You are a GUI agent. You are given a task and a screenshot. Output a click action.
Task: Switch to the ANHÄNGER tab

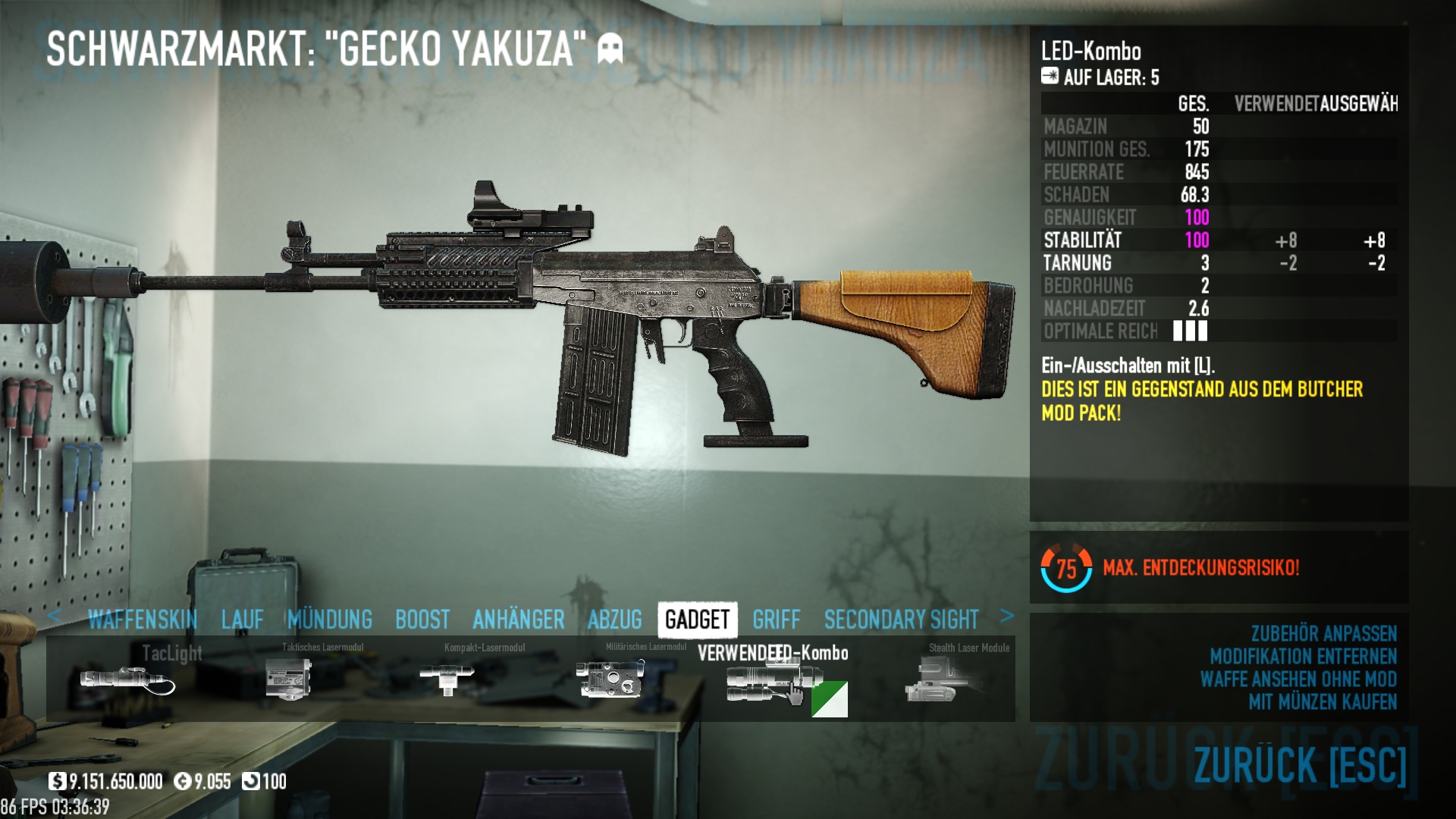(519, 620)
